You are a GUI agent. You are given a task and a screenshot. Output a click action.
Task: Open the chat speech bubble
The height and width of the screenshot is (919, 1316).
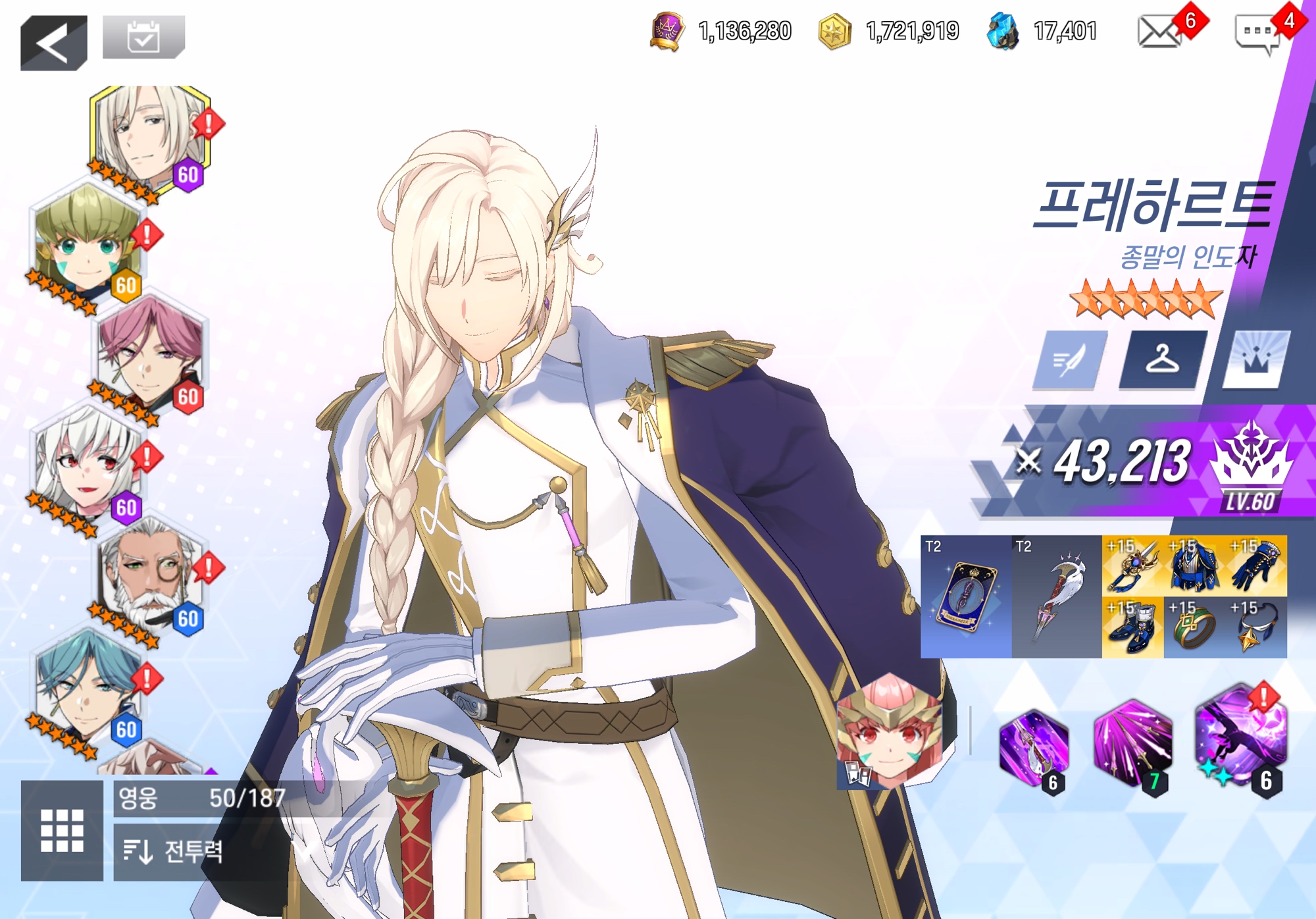click(x=1257, y=34)
